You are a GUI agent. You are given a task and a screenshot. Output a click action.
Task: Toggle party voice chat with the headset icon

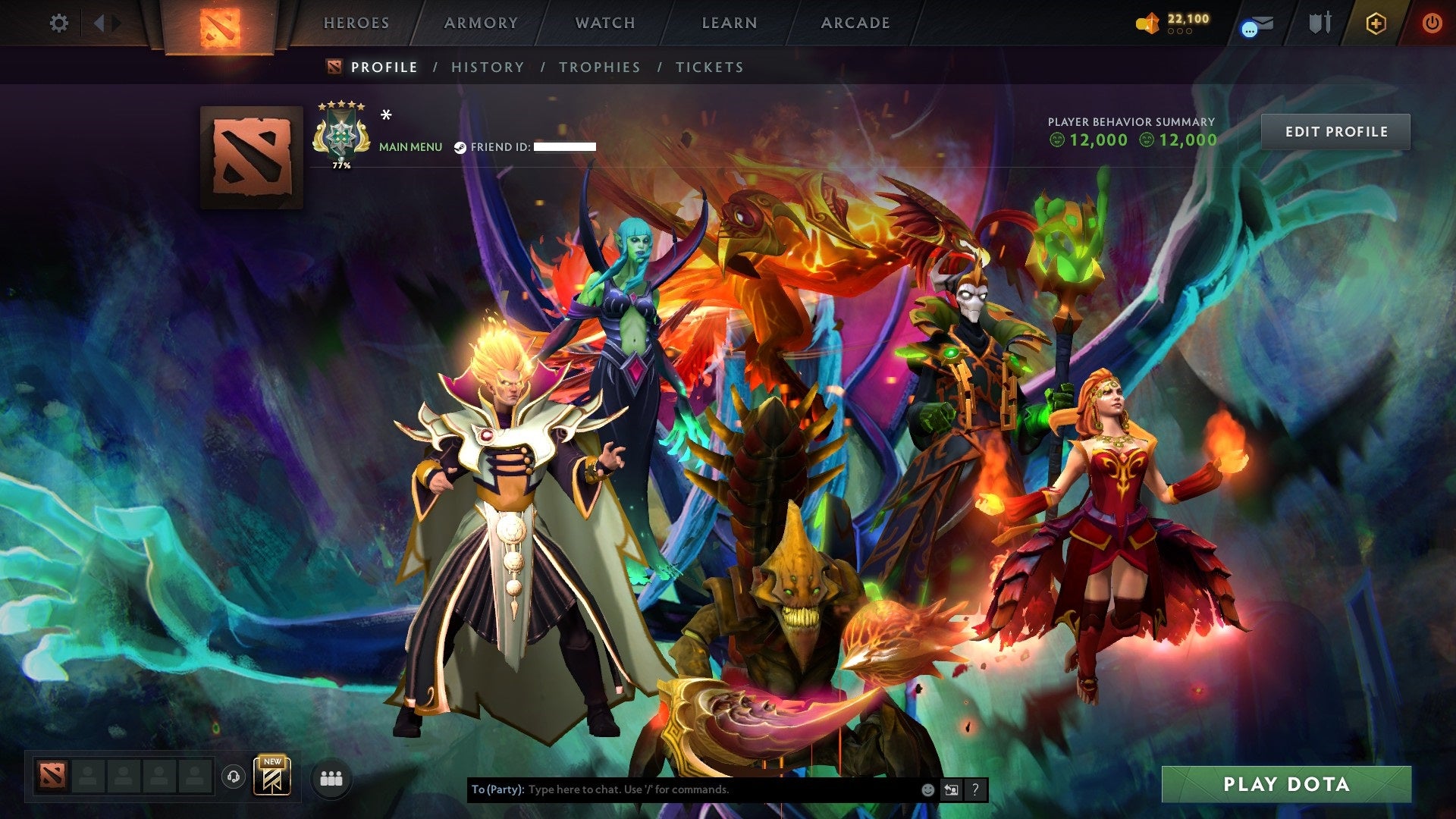[235, 775]
